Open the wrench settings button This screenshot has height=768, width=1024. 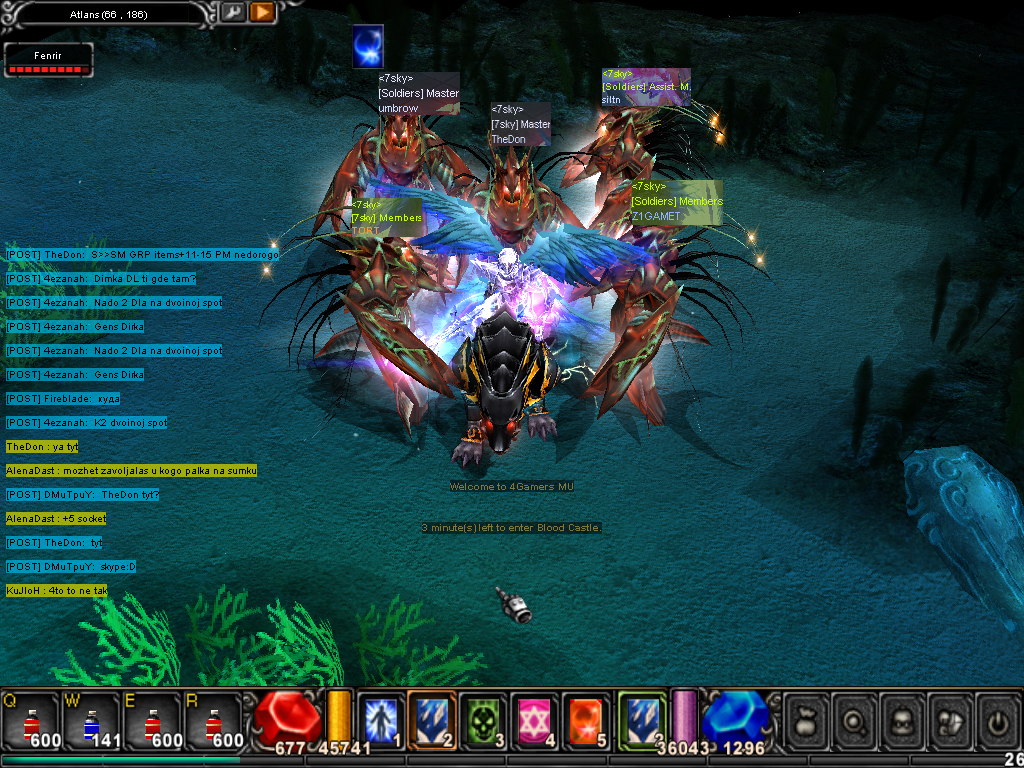click(x=233, y=12)
